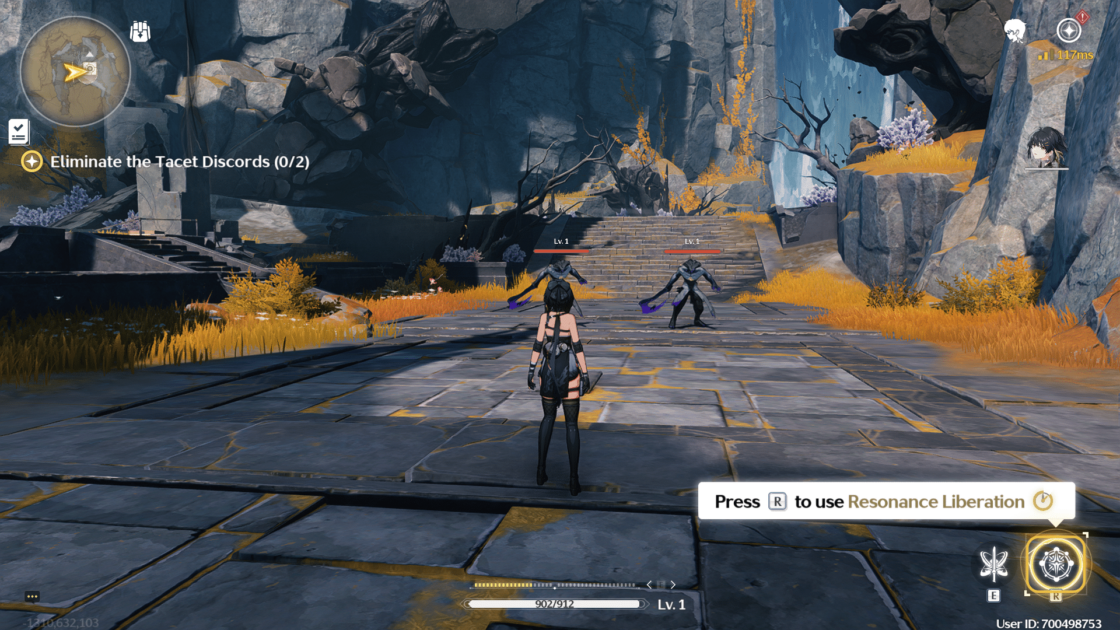Open the circular minimap

click(x=74, y=71)
